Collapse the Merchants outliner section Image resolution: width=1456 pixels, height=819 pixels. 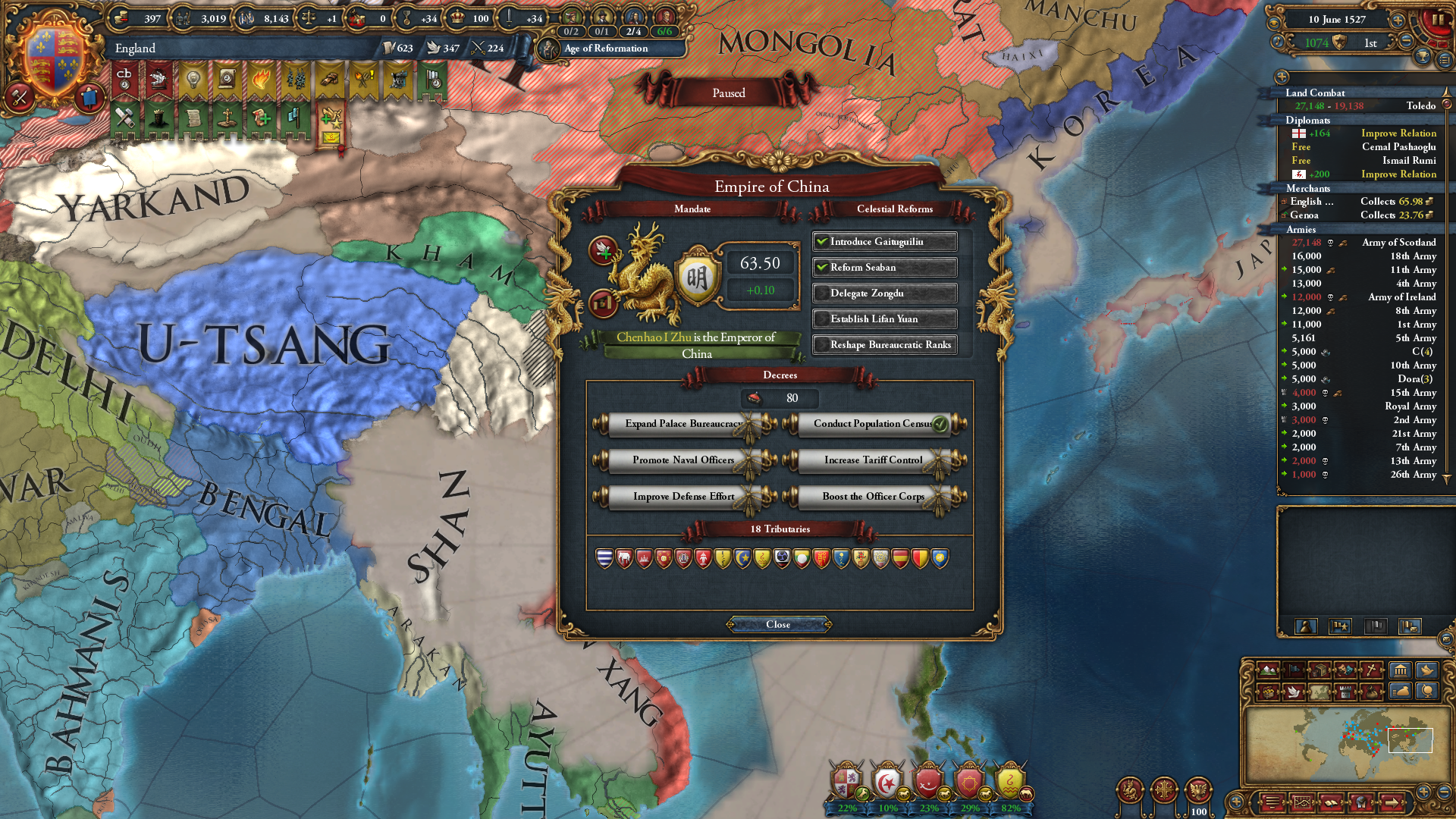coord(1310,188)
